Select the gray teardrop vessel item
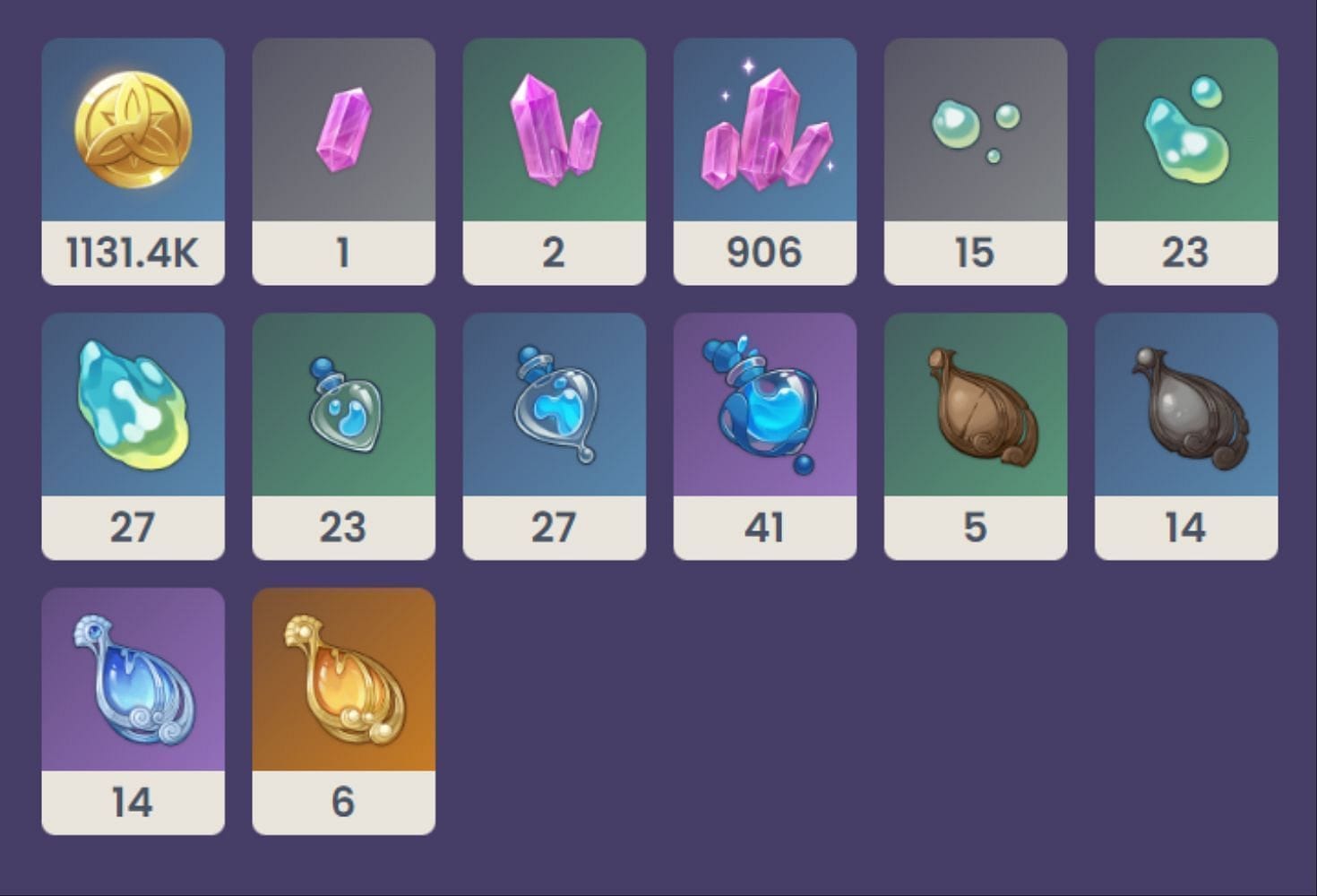Image resolution: width=1317 pixels, height=896 pixels. coord(1186,412)
